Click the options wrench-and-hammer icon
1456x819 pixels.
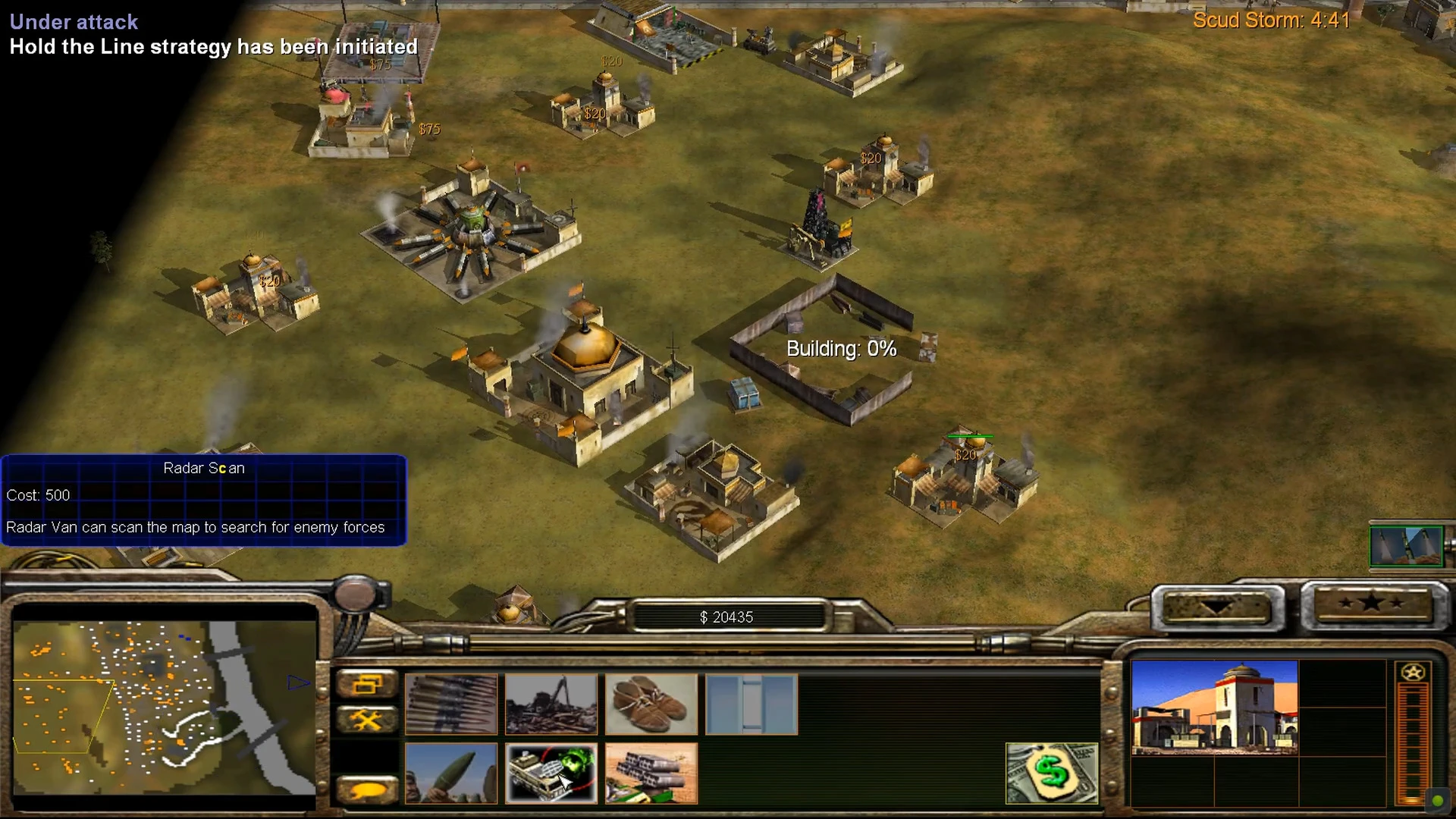click(x=368, y=718)
